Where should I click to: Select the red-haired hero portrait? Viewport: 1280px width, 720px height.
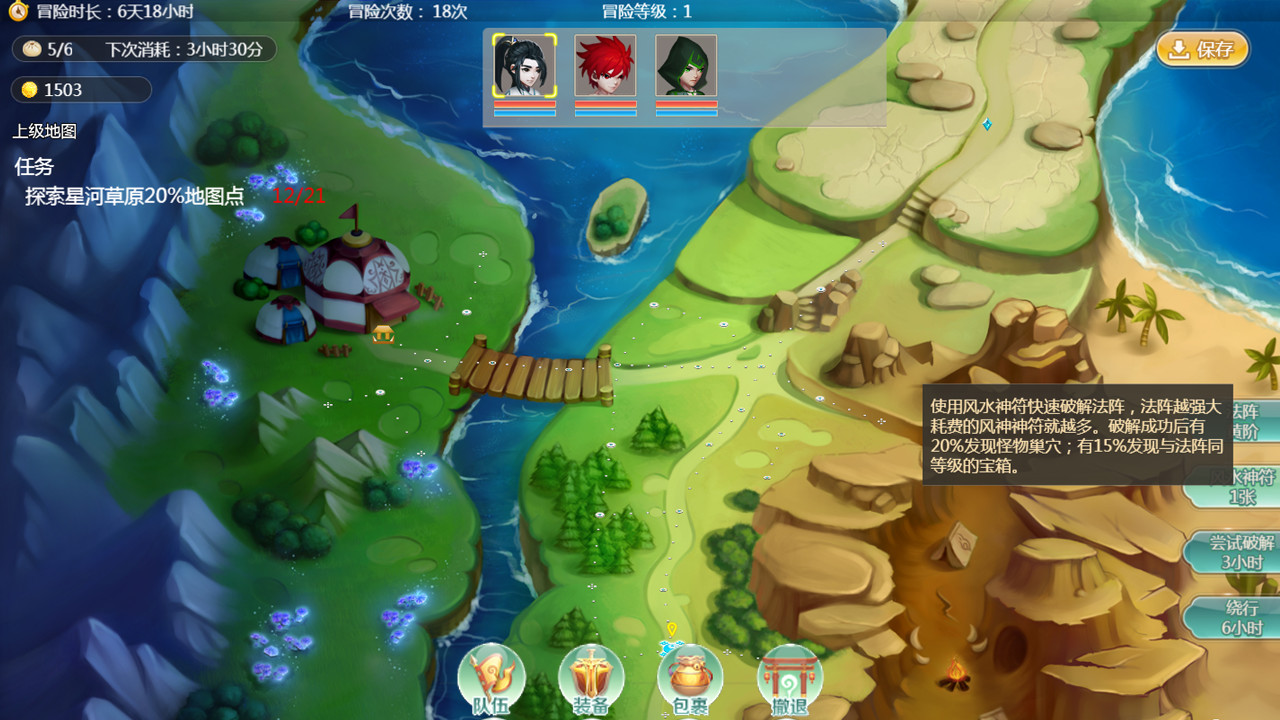click(605, 66)
